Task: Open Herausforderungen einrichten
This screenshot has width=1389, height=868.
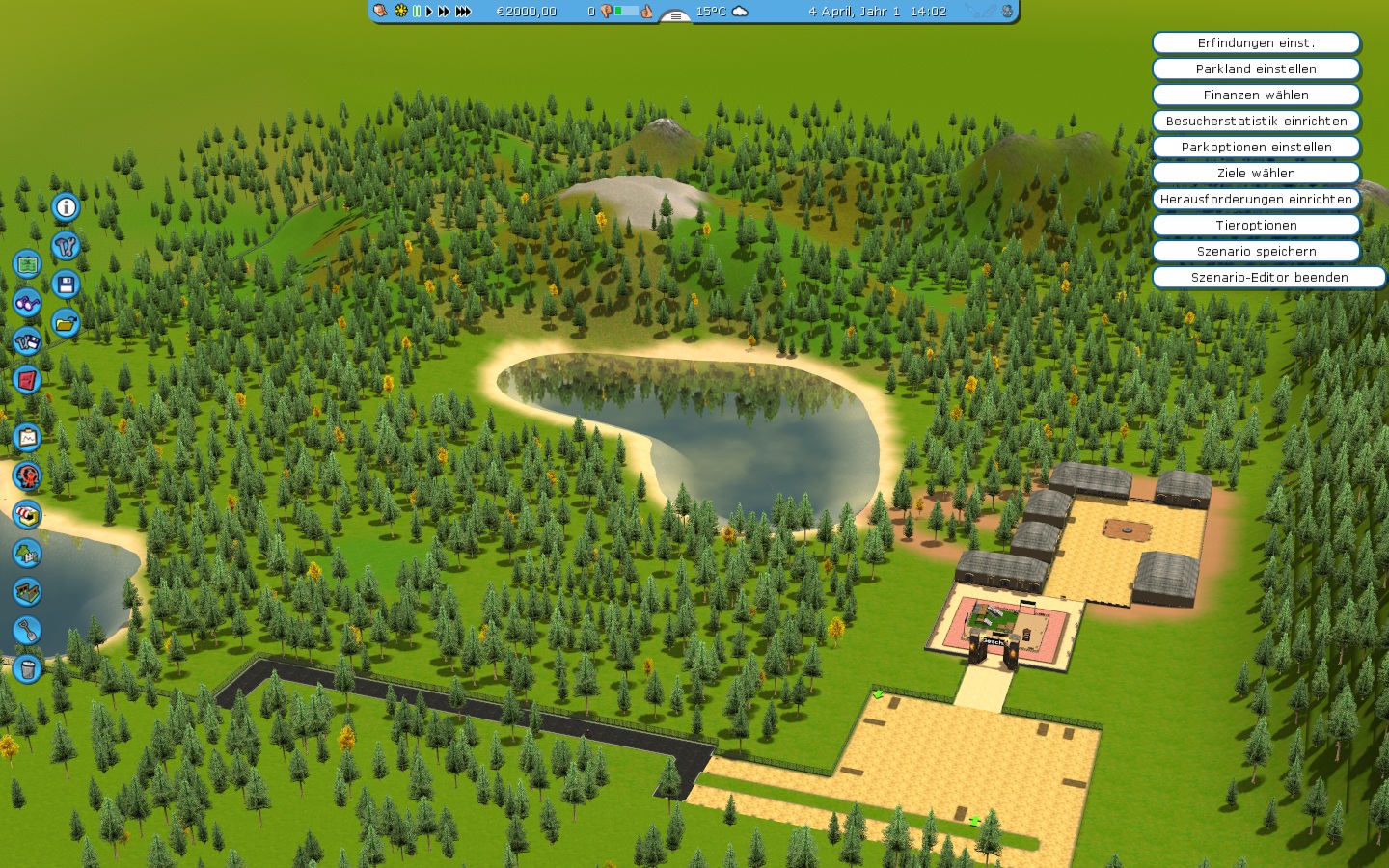Action: [1256, 200]
